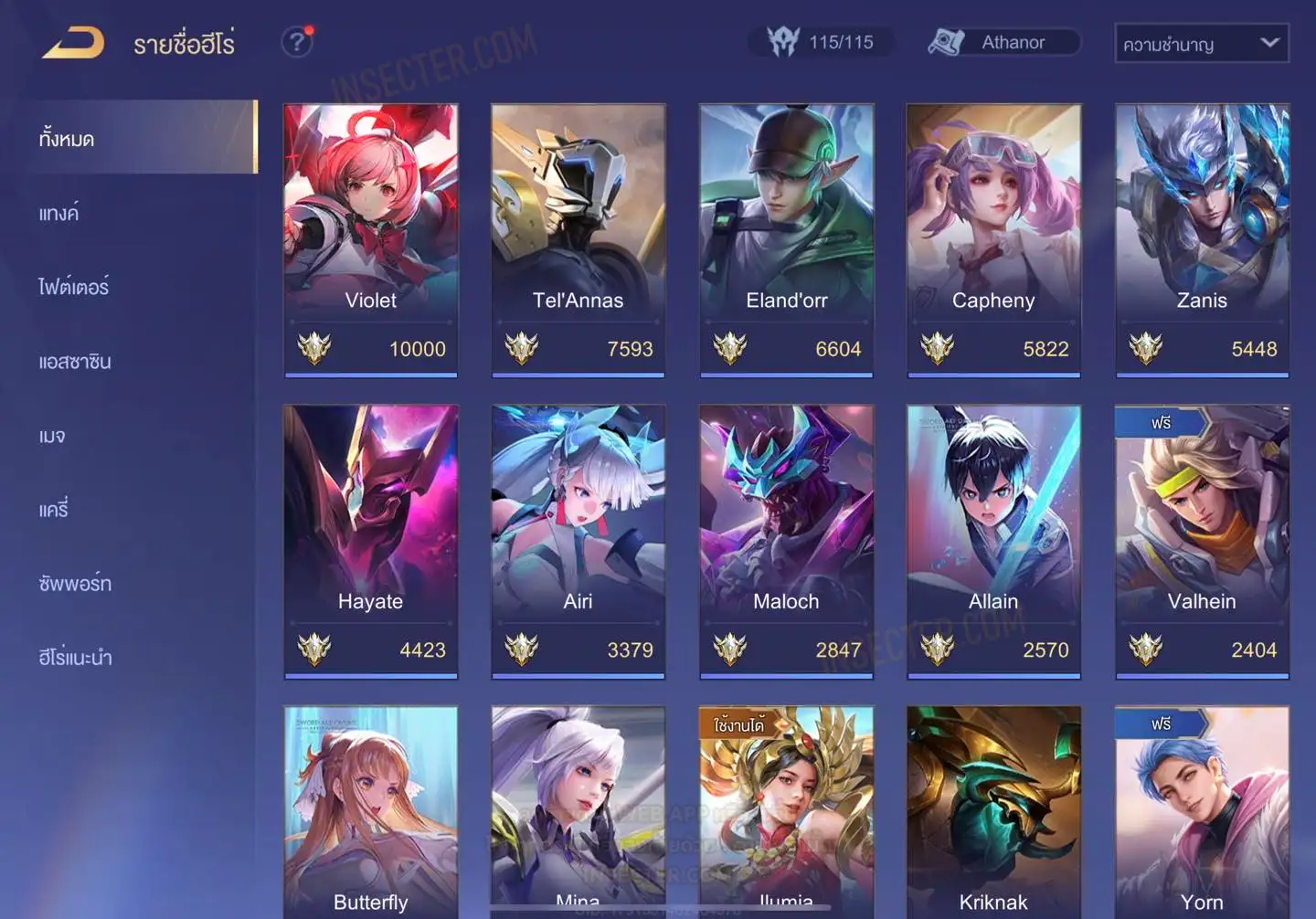Screen dimensions: 1316x919
Task: Select the Zanis hero card
Action: coord(1202,239)
